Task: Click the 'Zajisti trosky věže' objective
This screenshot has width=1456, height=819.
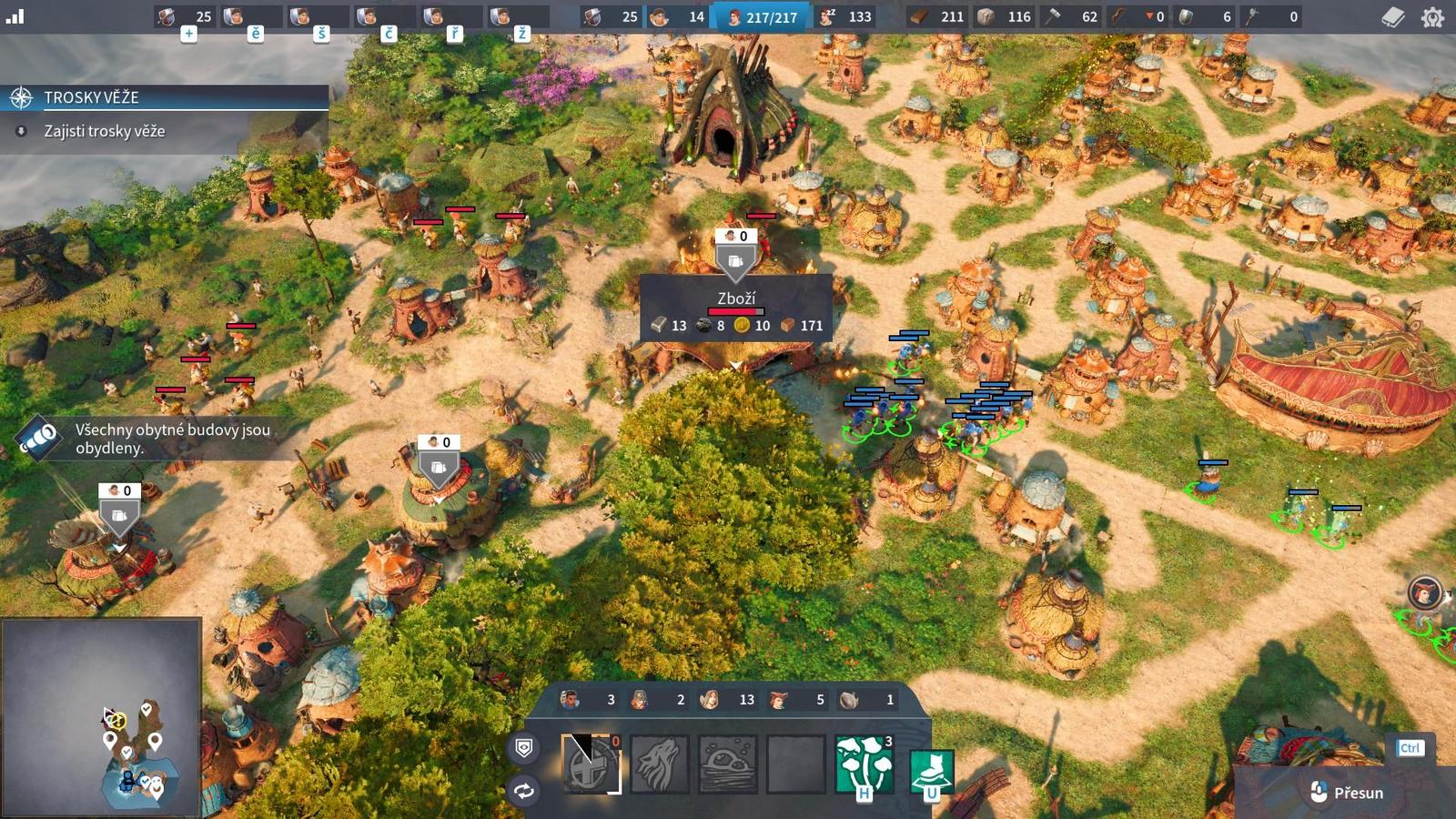Action: pyautogui.click(x=105, y=131)
